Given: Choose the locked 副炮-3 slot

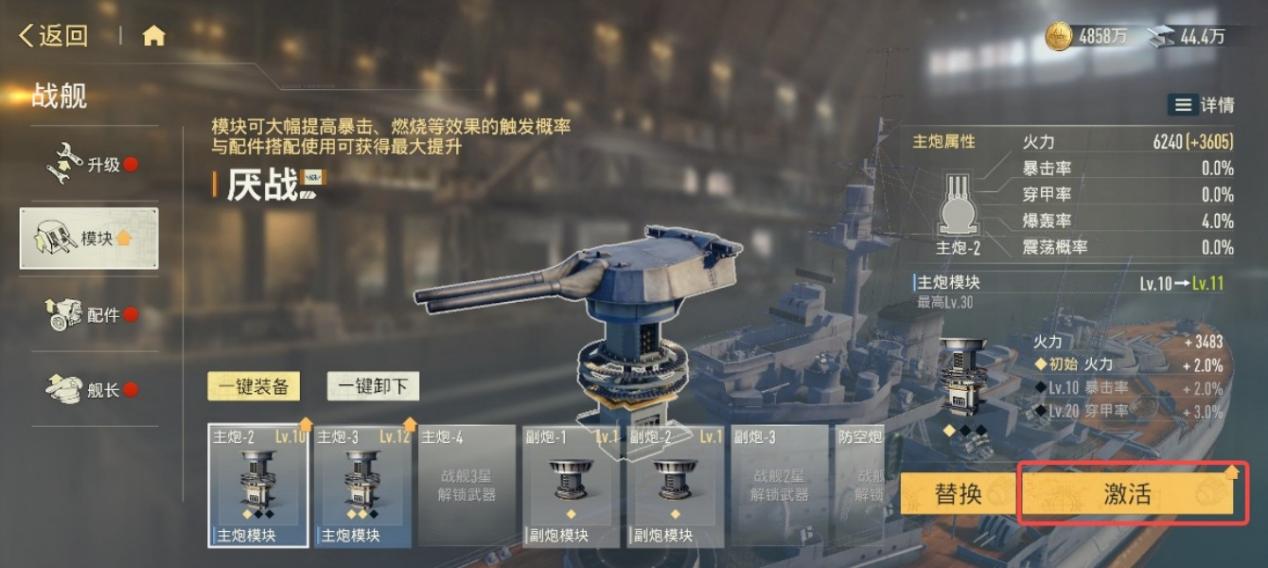Looking at the screenshot, I should point(780,486).
